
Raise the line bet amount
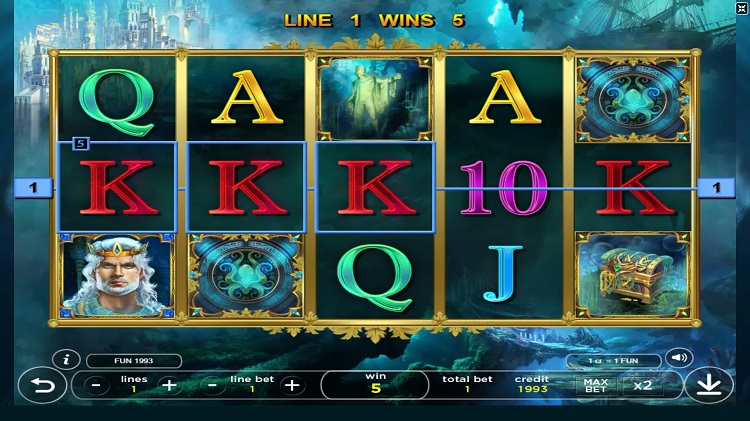coord(291,385)
